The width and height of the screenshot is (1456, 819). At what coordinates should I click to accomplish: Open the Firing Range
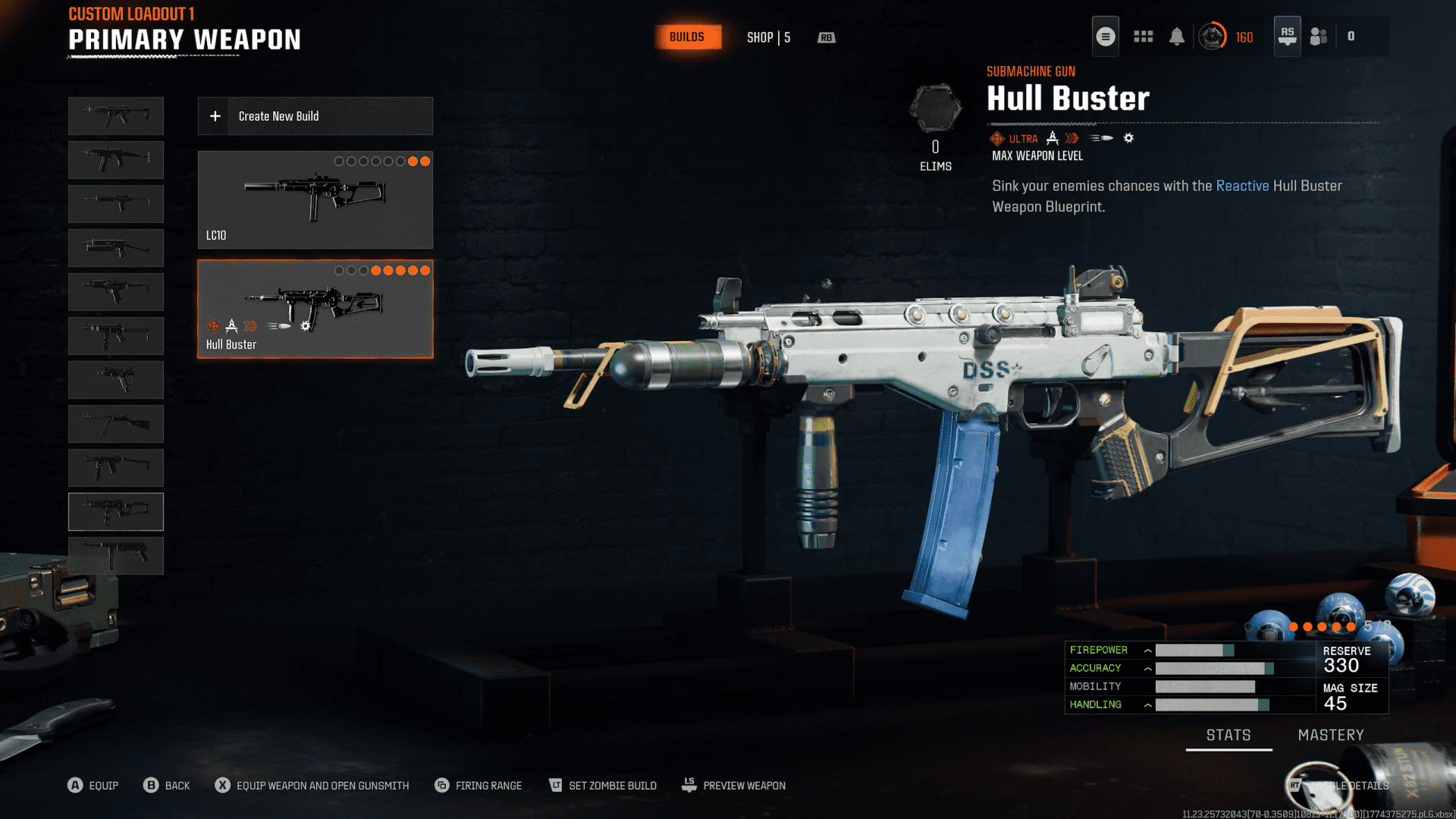point(479,786)
